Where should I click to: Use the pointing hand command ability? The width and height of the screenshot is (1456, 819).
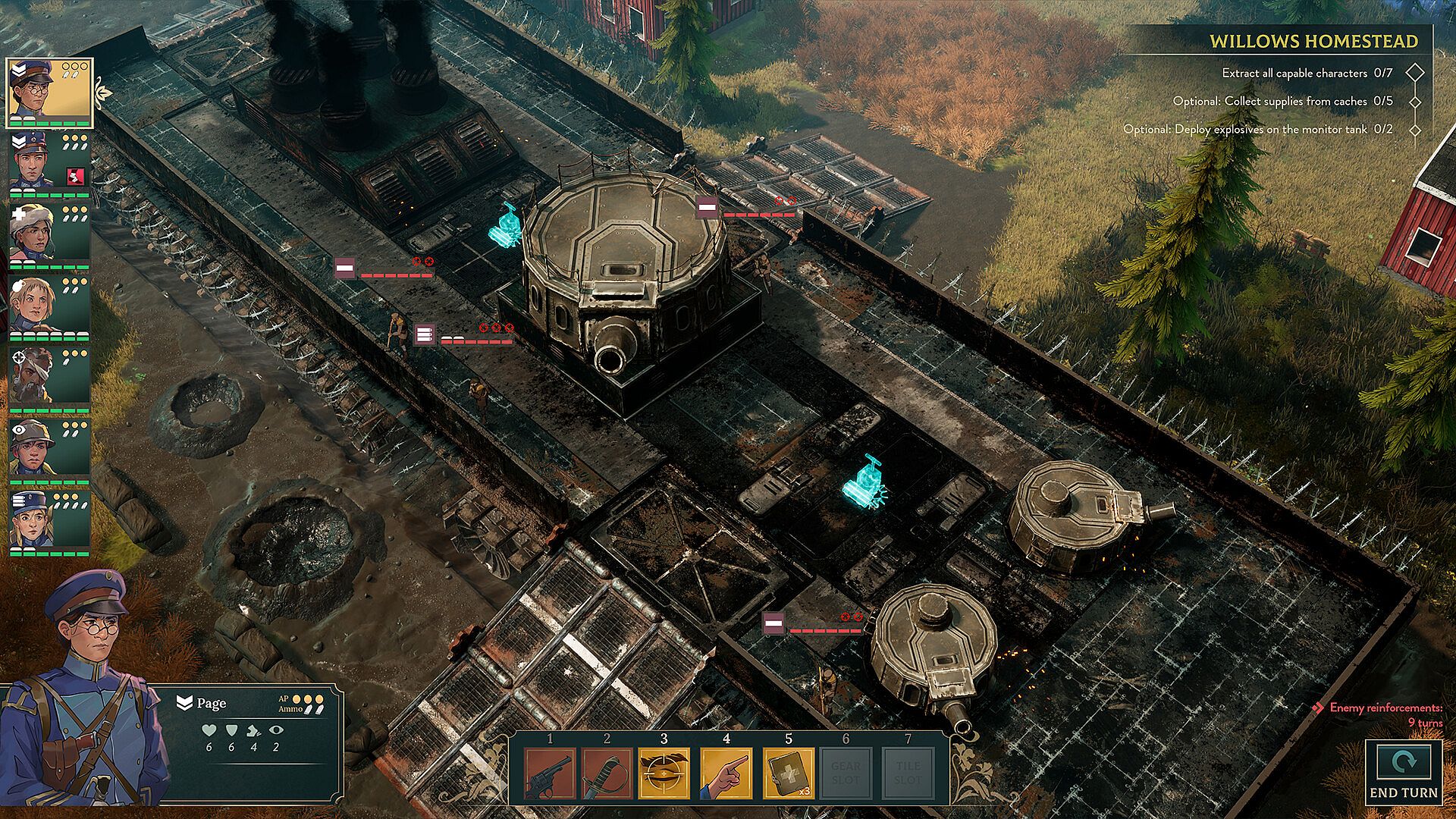[x=726, y=773]
